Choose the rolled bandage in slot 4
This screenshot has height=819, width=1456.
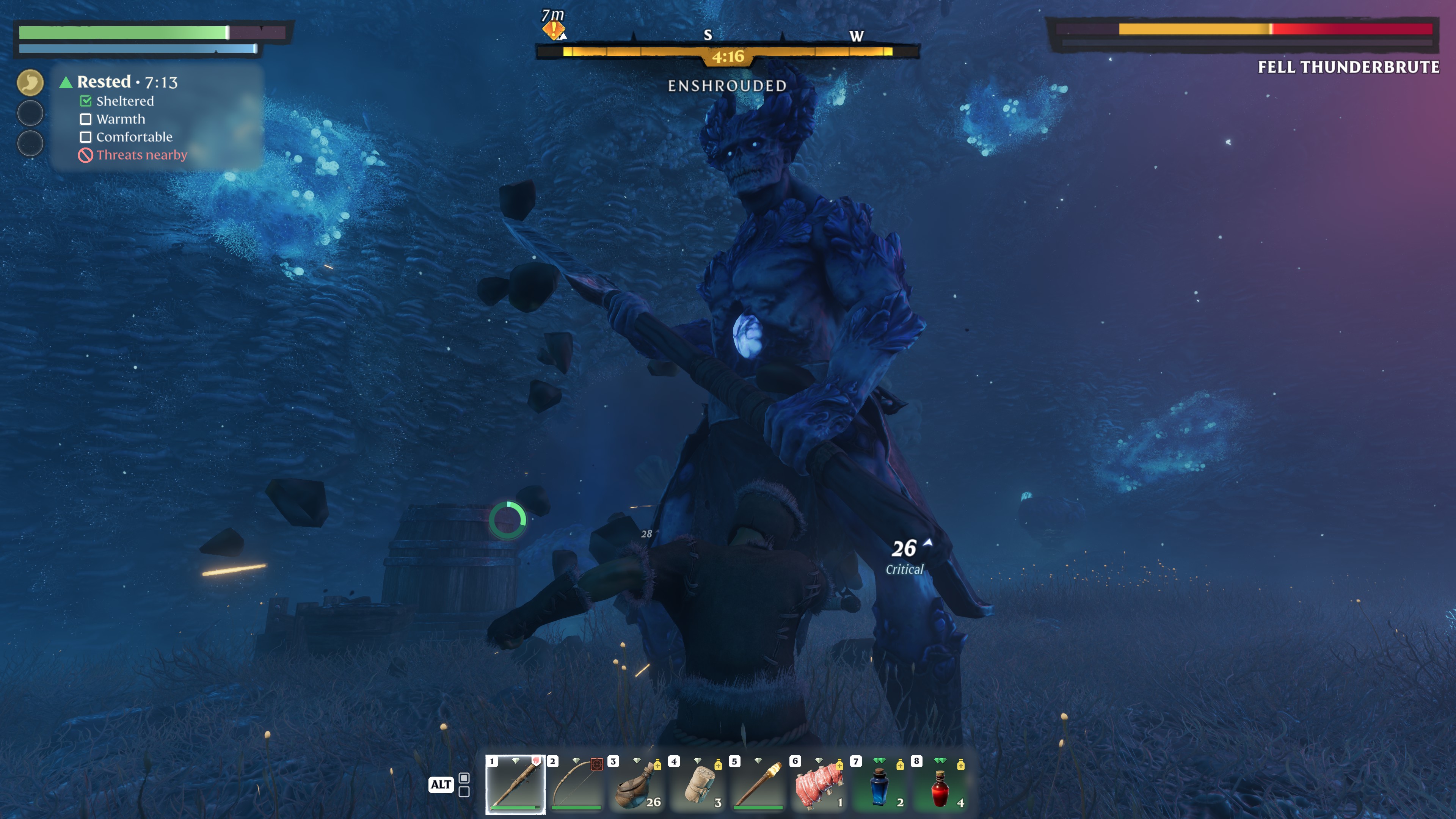(x=698, y=784)
